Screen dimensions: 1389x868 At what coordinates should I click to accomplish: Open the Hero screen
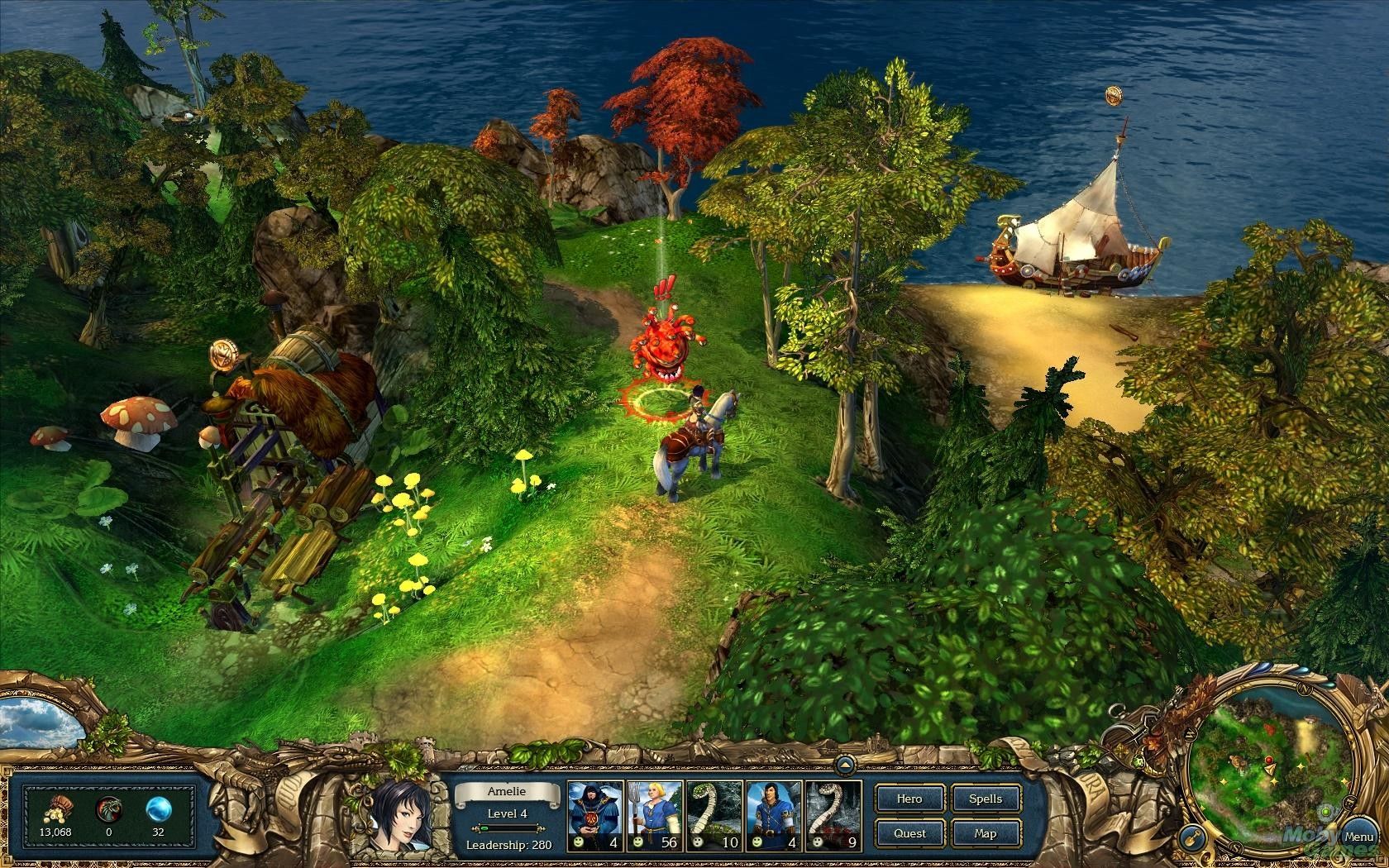909,799
